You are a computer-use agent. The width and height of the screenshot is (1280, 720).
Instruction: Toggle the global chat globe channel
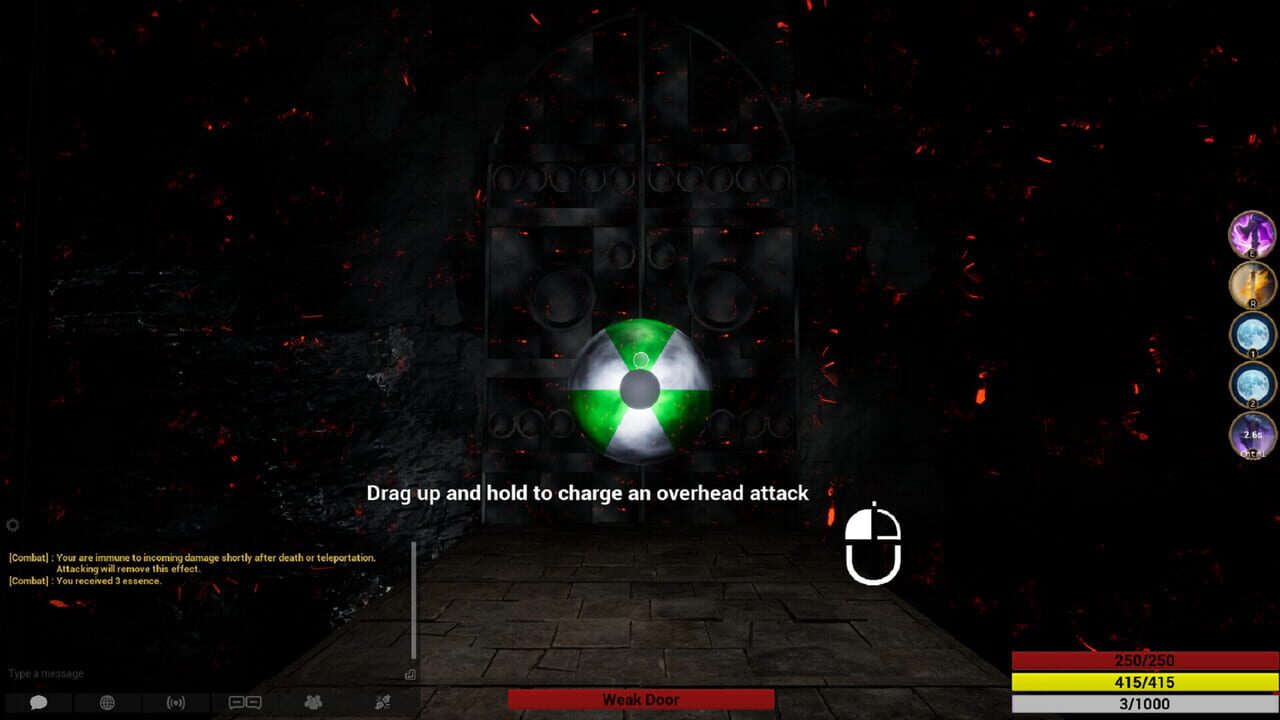coord(106,701)
